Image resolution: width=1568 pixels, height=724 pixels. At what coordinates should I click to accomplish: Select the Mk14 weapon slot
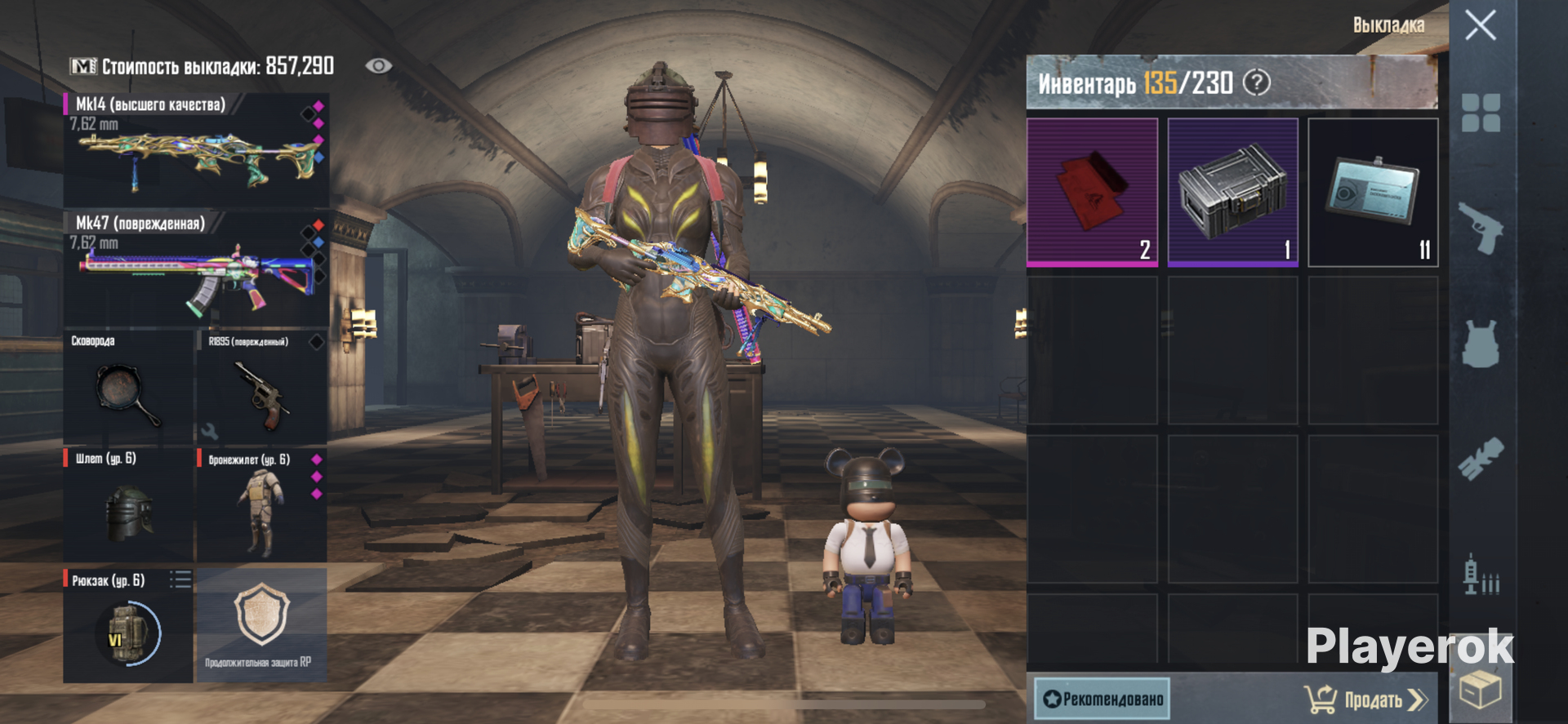pyautogui.click(x=196, y=150)
